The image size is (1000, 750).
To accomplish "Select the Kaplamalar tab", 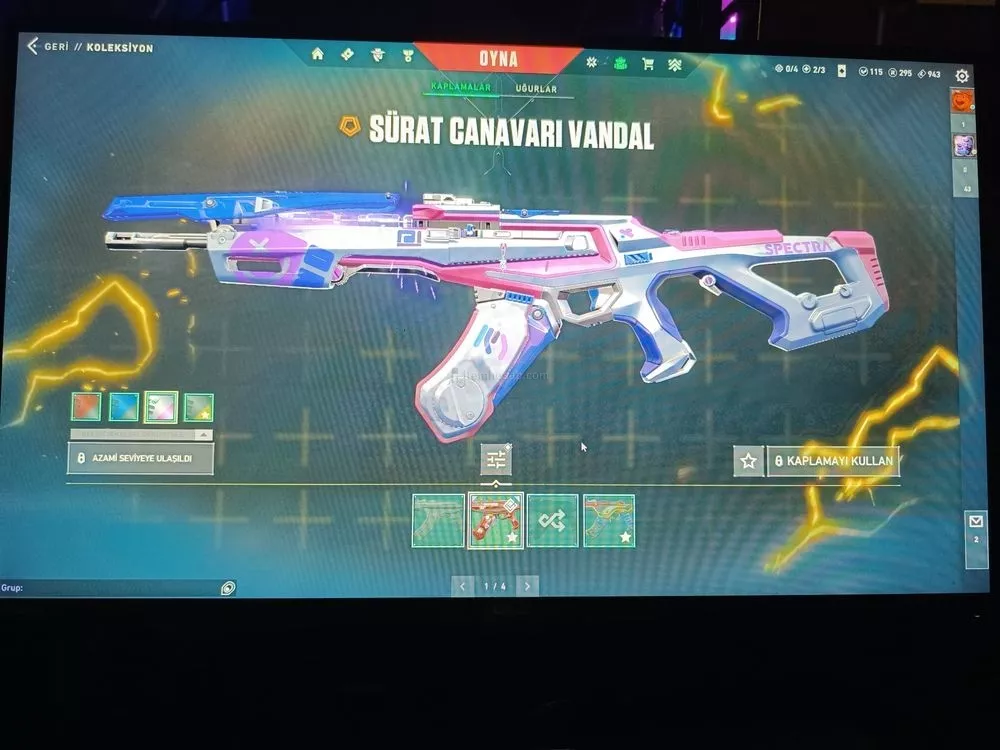I will tap(460, 87).
